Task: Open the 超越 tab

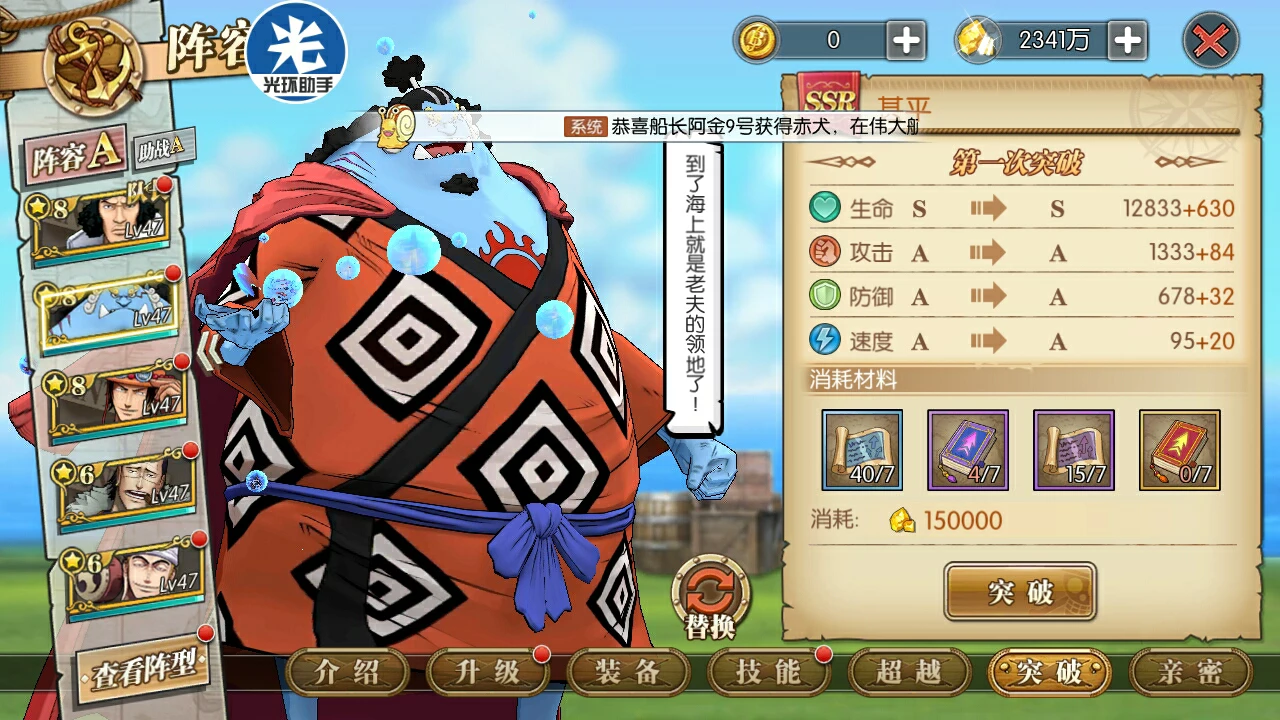Action: pos(909,672)
